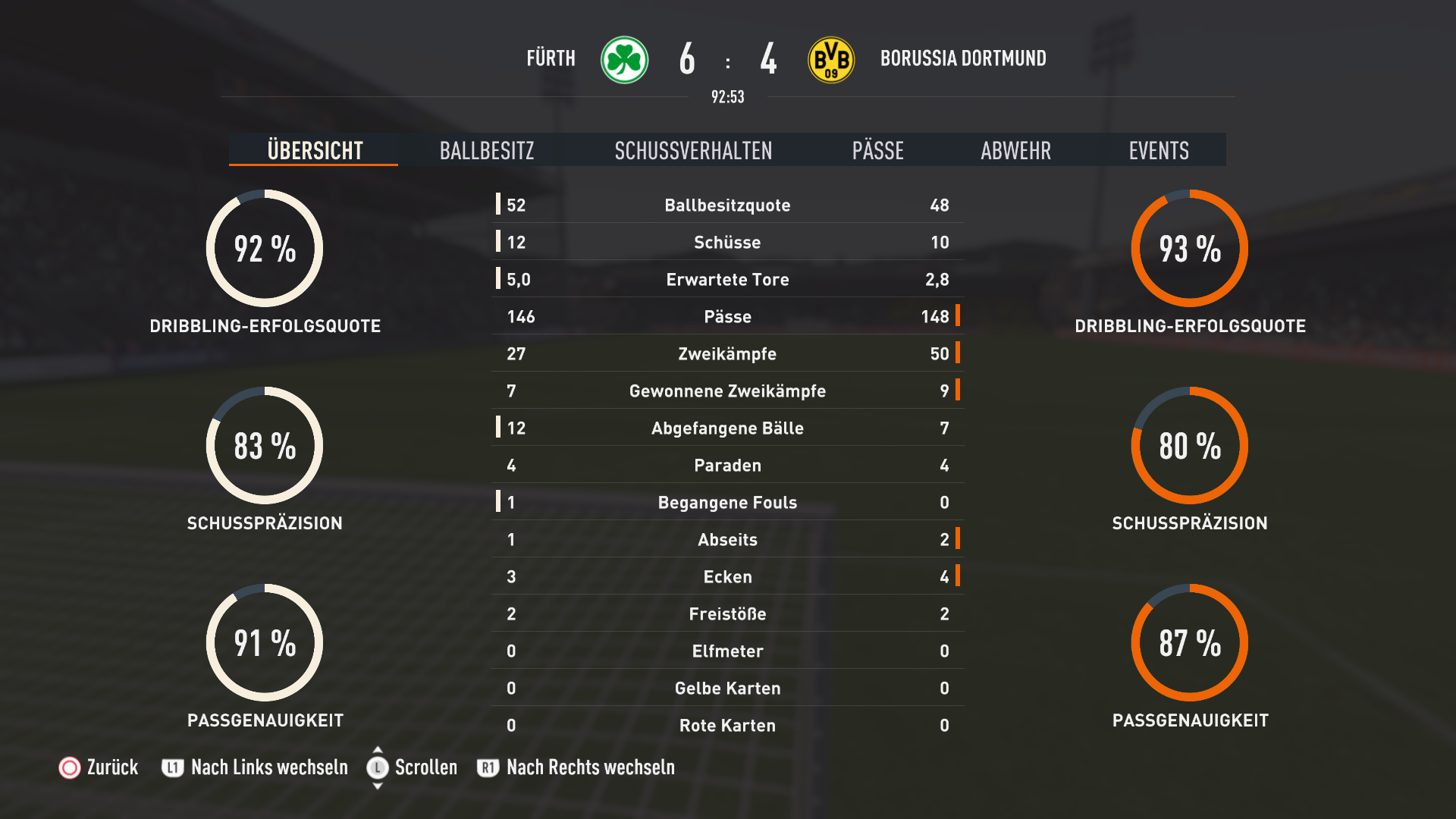View the Events tab
This screenshot has width=1456, height=819.
1158,150
